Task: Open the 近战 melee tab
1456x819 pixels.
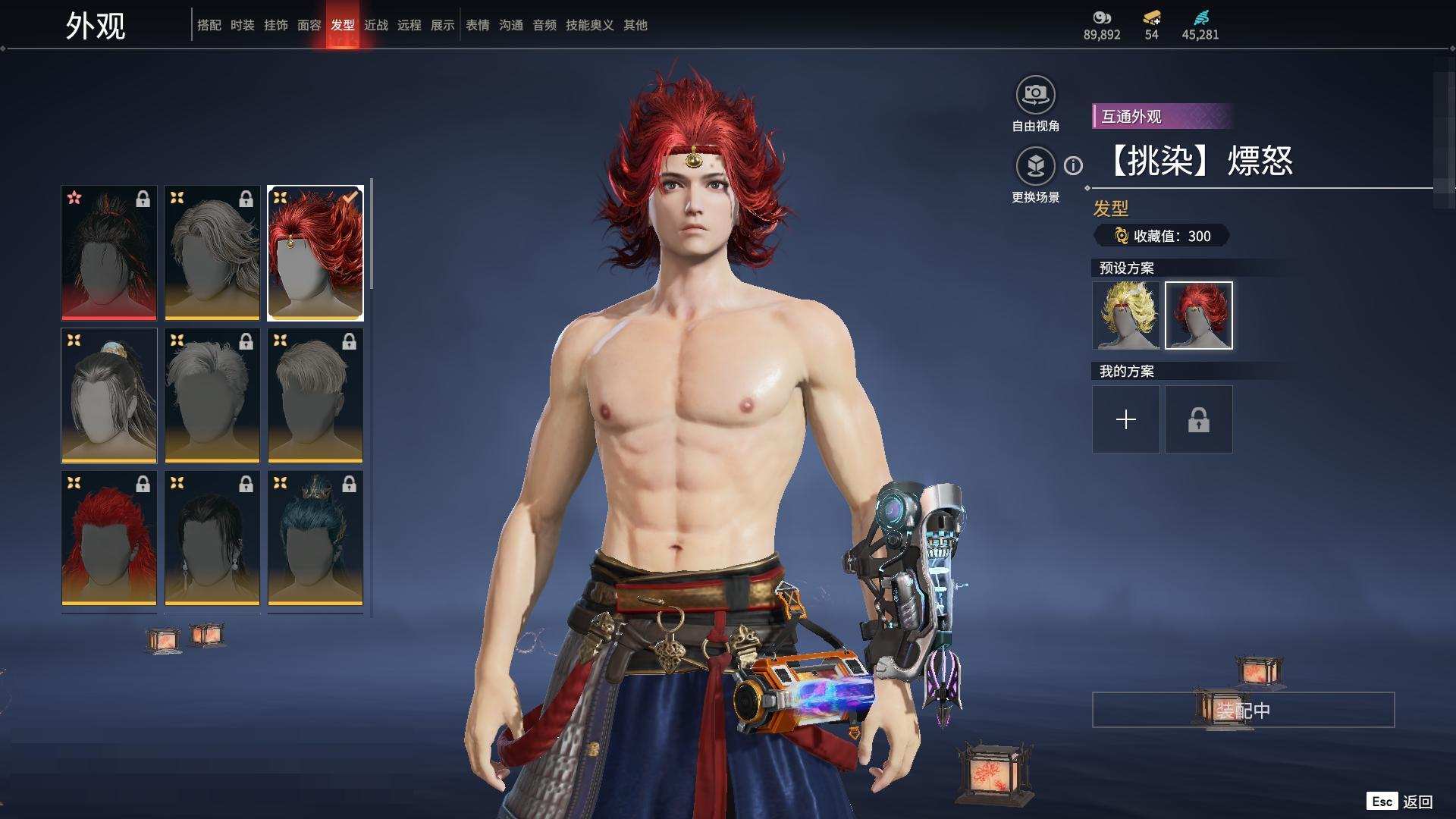Action: (375, 25)
